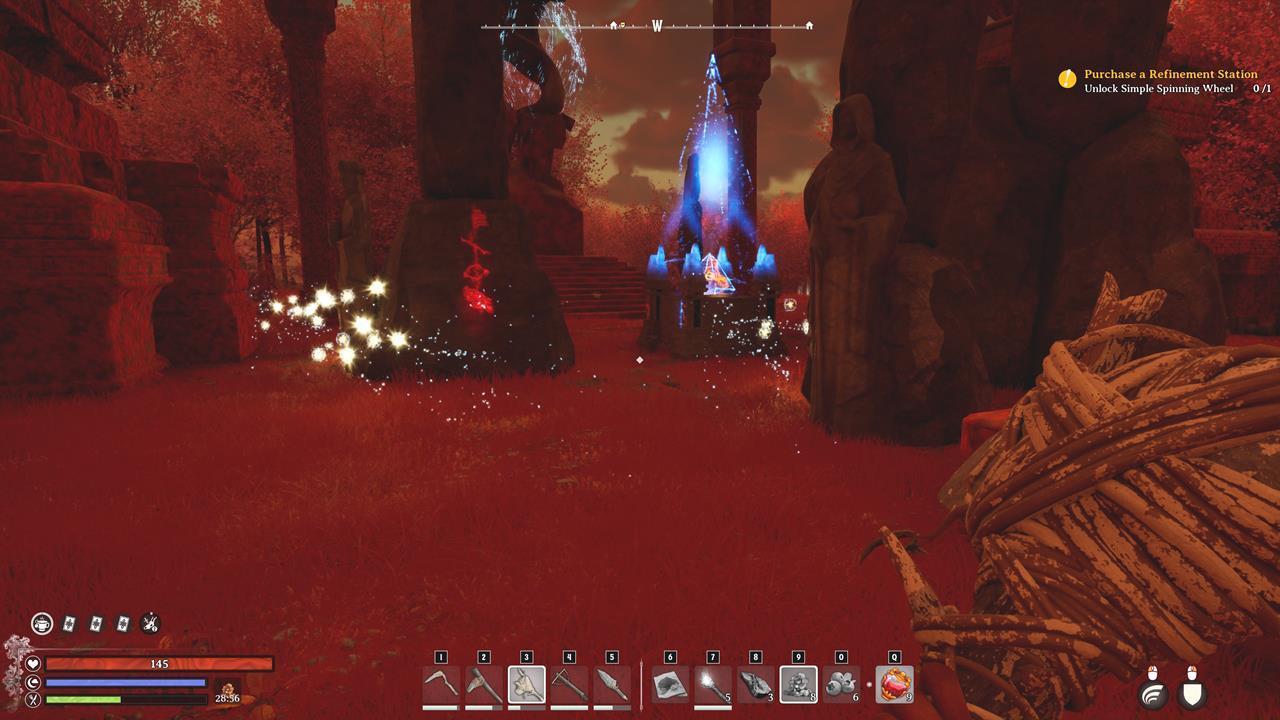Click the tea cup buff icon
1280x720 pixels.
pyautogui.click(x=42, y=621)
